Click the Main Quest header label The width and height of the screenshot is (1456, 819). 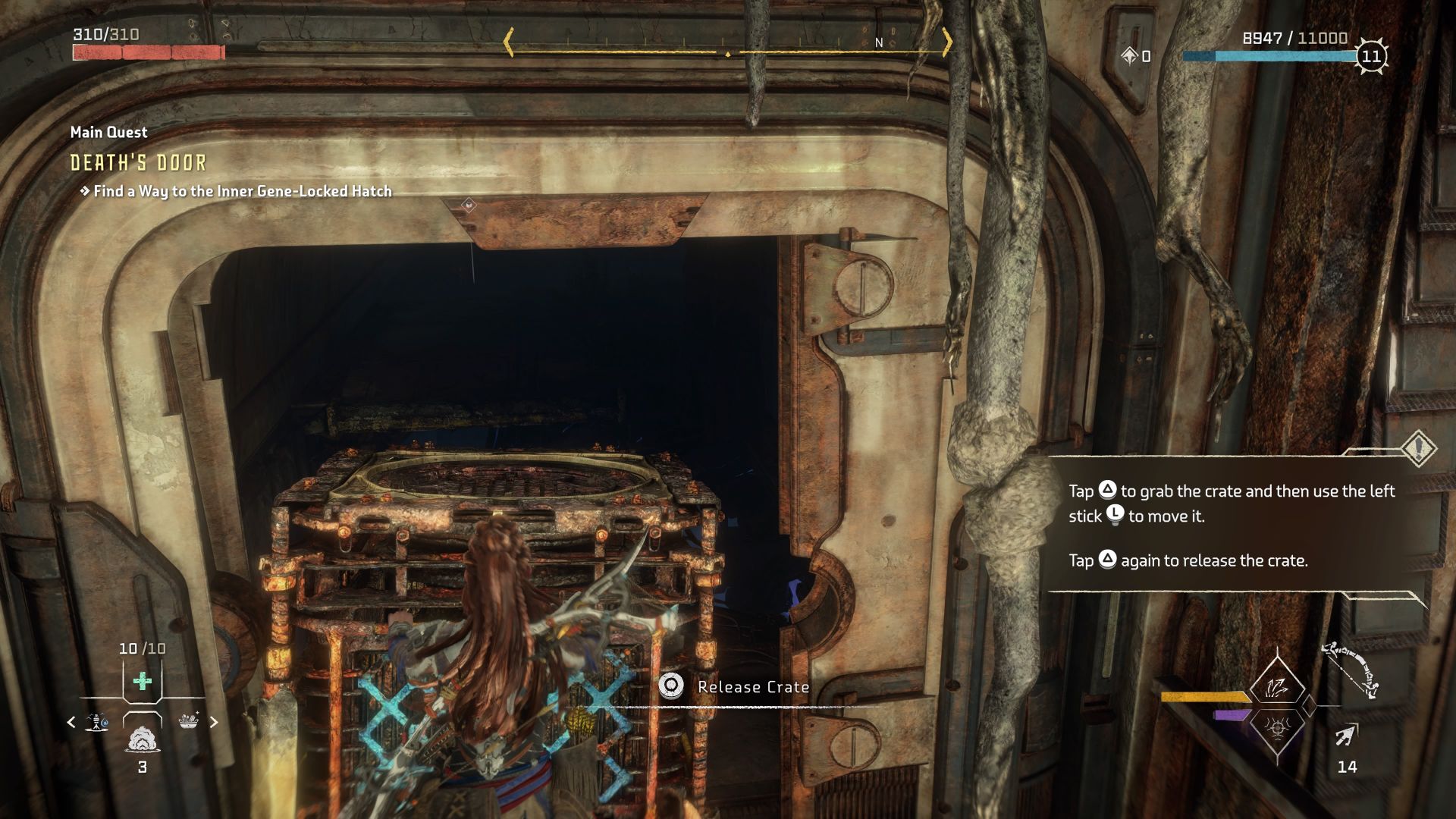[x=108, y=131]
